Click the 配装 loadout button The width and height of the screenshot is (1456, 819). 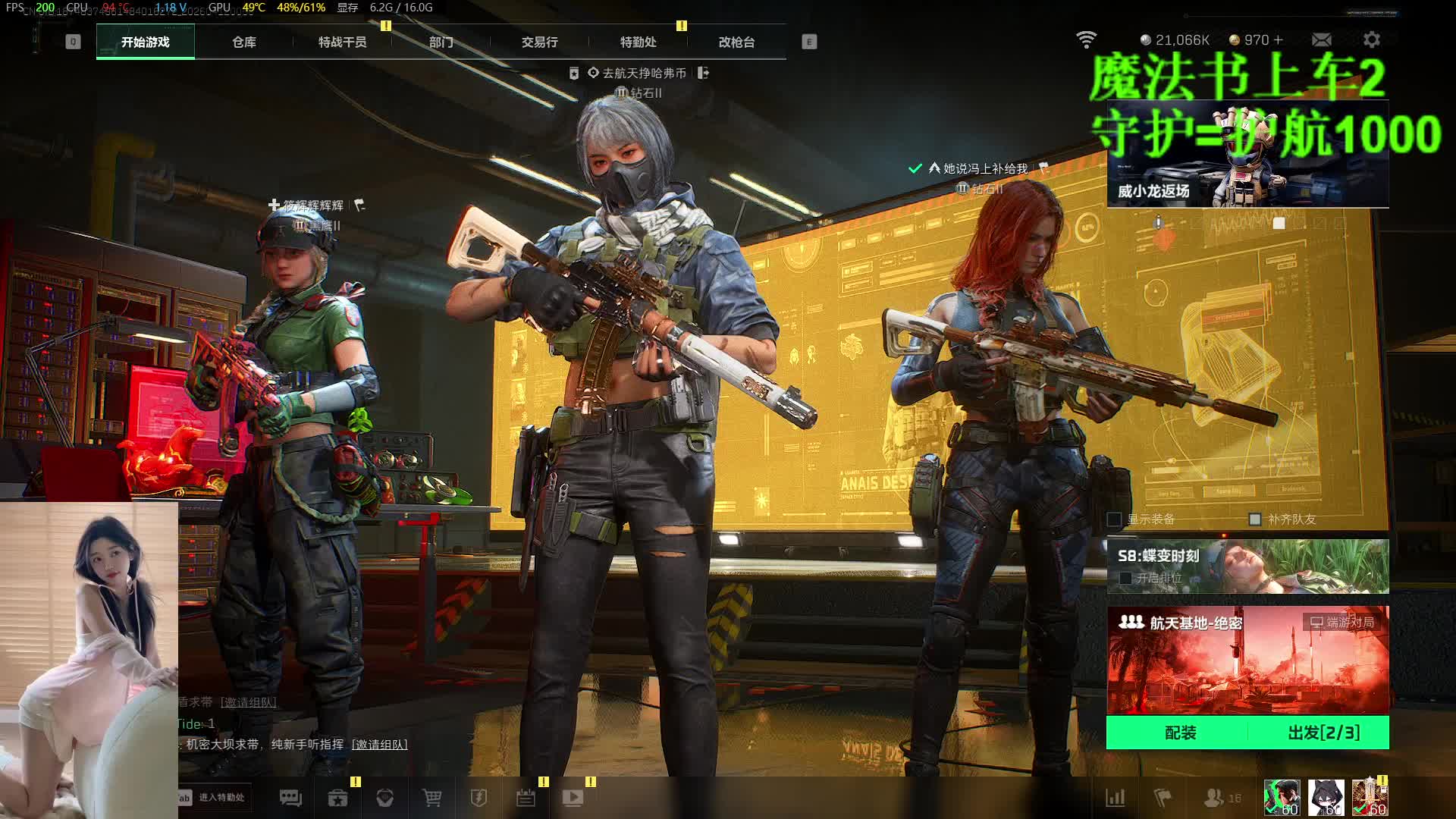[x=1180, y=733]
